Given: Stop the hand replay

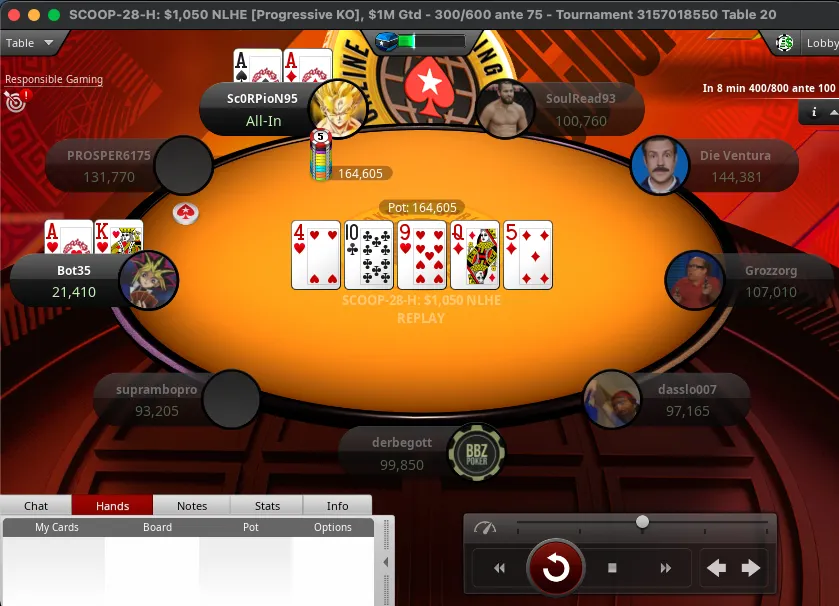Looking at the screenshot, I should [612, 568].
